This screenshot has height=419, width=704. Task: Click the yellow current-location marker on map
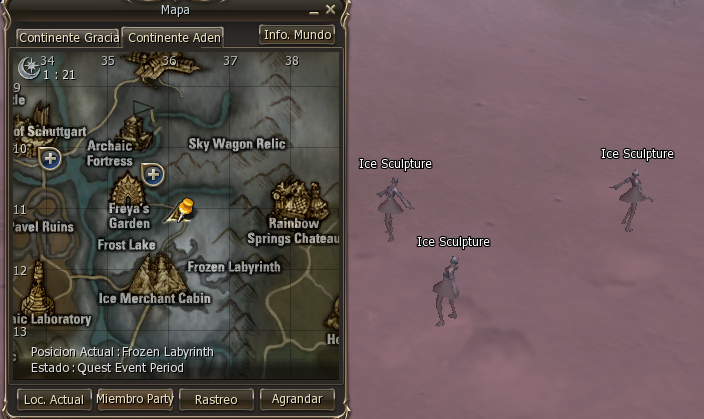[185, 209]
